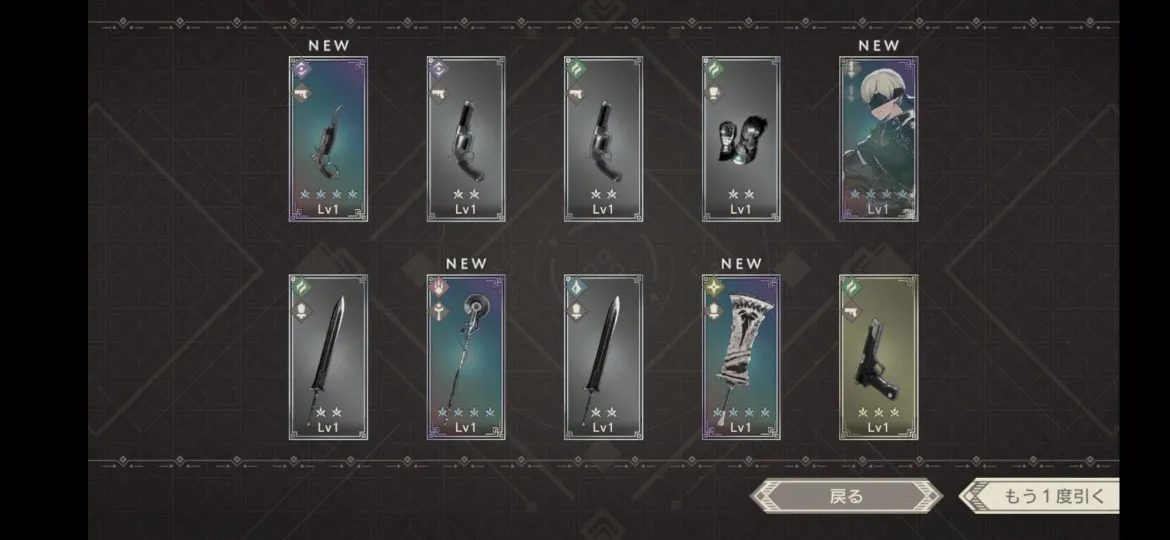The height and width of the screenshot is (540, 1170).
Task: Choose the two-star revolver with purple element icon
Action: tap(466, 139)
